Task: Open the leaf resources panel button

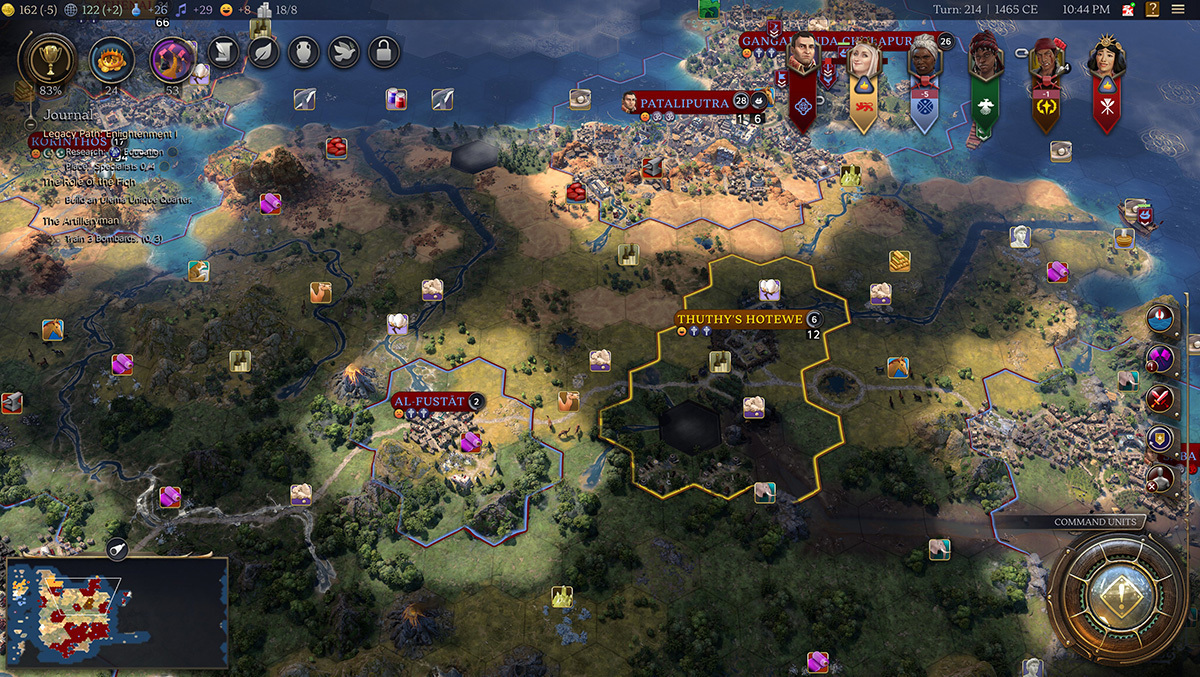Action: click(x=263, y=52)
